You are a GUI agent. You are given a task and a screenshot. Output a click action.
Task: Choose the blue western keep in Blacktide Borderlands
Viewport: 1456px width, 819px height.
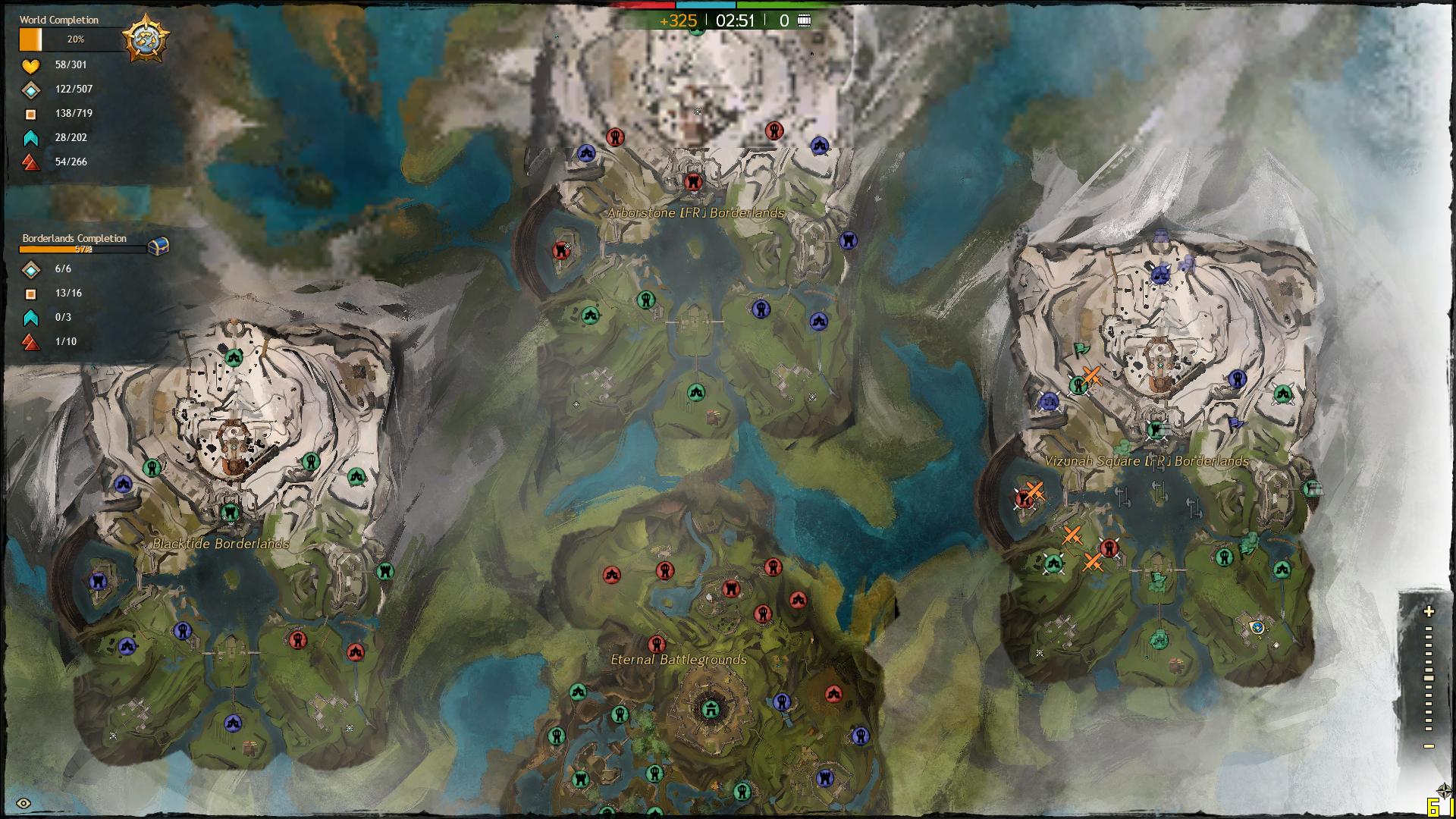(x=98, y=582)
